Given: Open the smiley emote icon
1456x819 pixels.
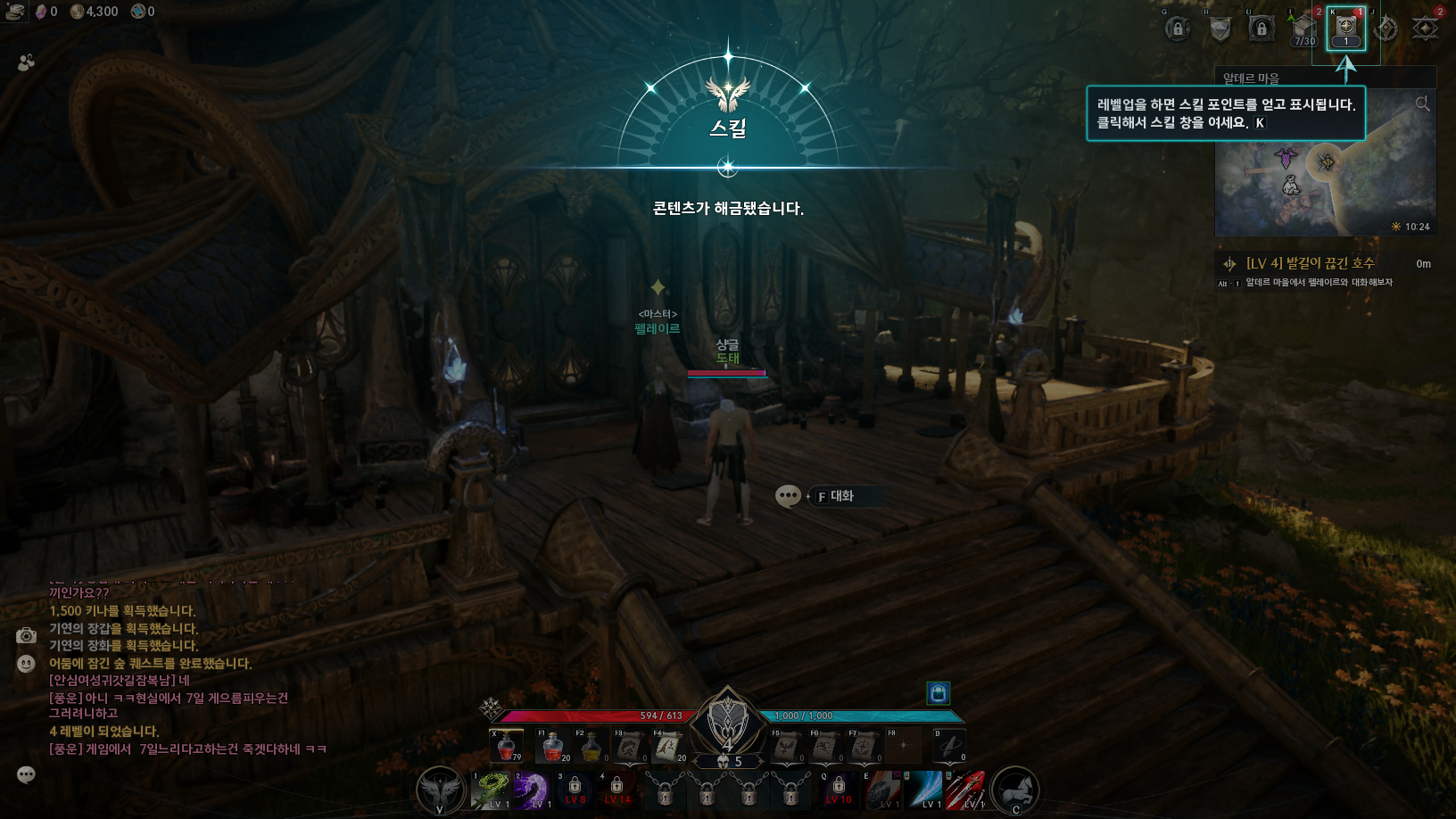Looking at the screenshot, I should [26, 664].
